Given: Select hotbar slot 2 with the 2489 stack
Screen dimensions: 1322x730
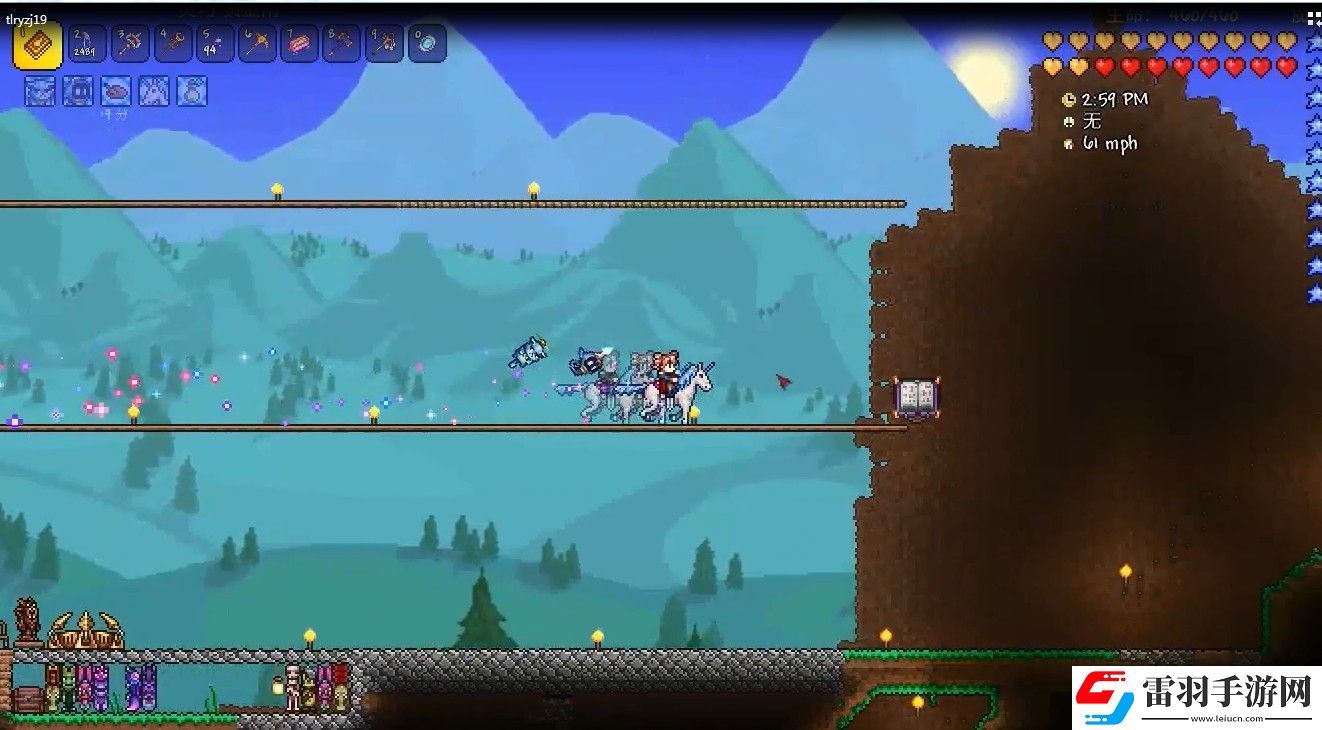Looking at the screenshot, I should 88,44.
